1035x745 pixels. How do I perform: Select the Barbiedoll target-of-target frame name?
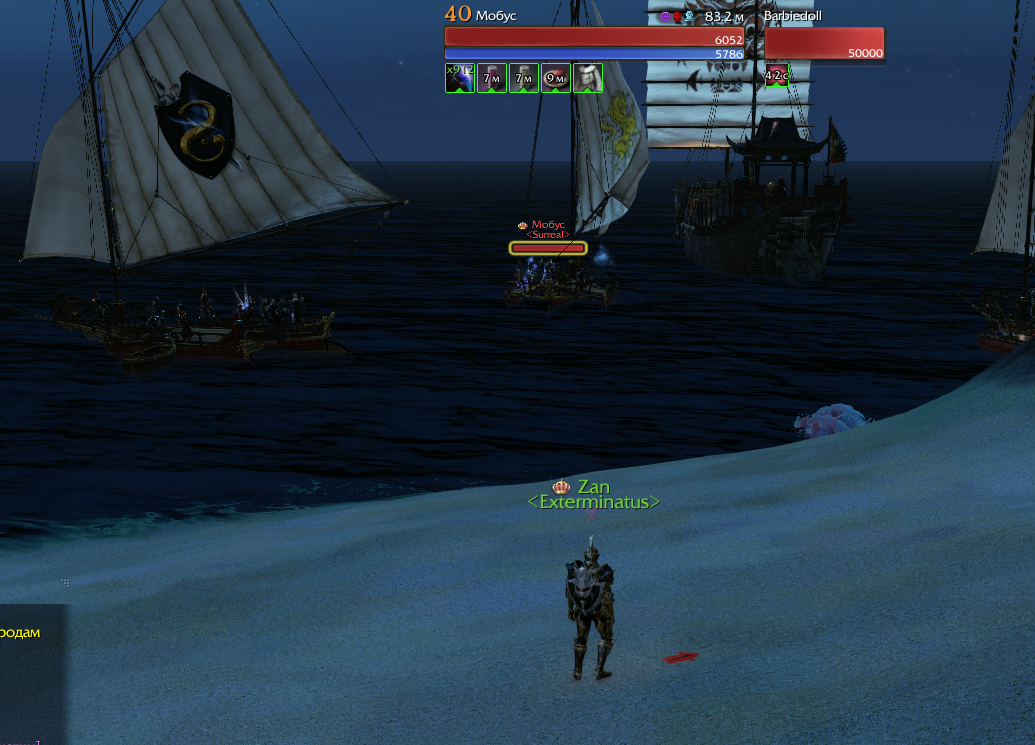click(793, 16)
